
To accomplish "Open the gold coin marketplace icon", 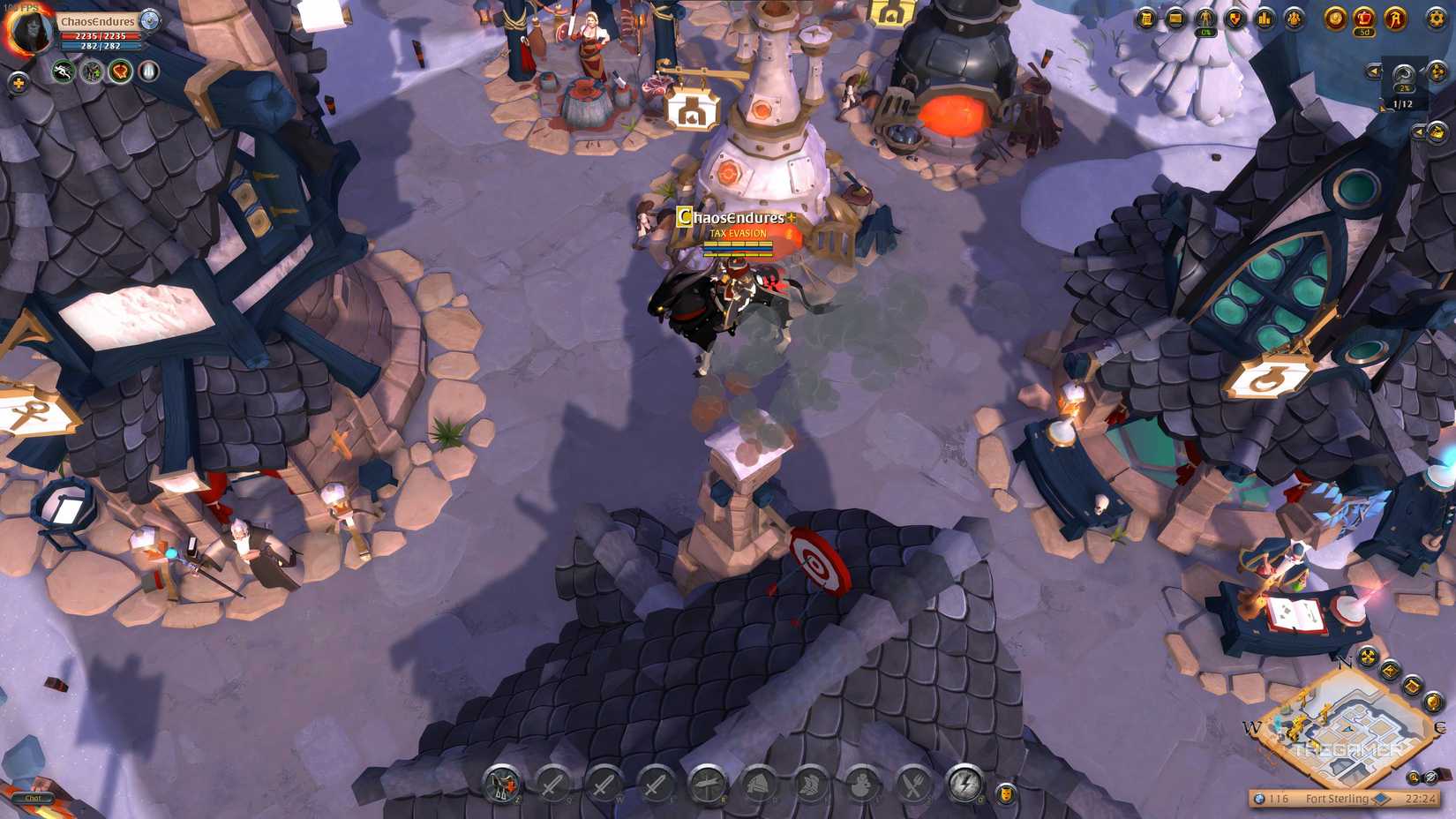I will [x=1335, y=19].
